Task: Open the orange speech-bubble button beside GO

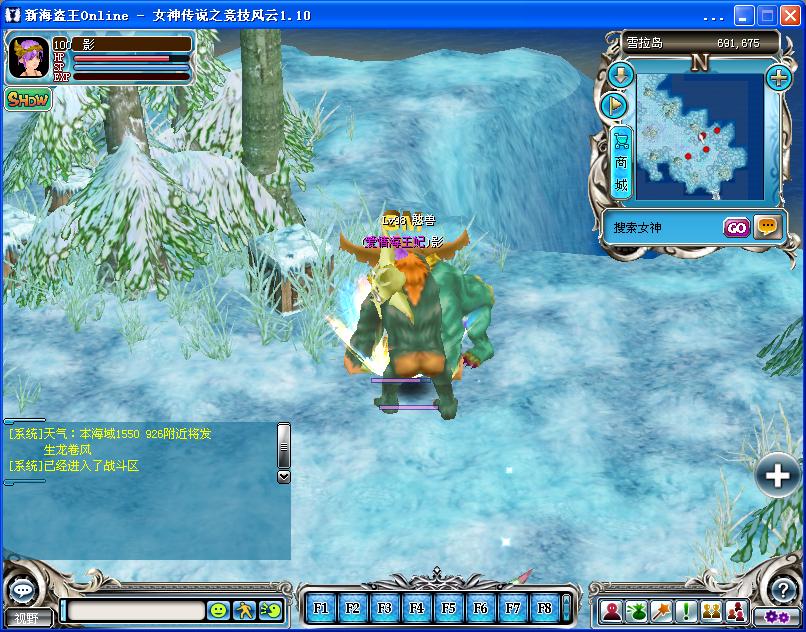Action: (767, 227)
